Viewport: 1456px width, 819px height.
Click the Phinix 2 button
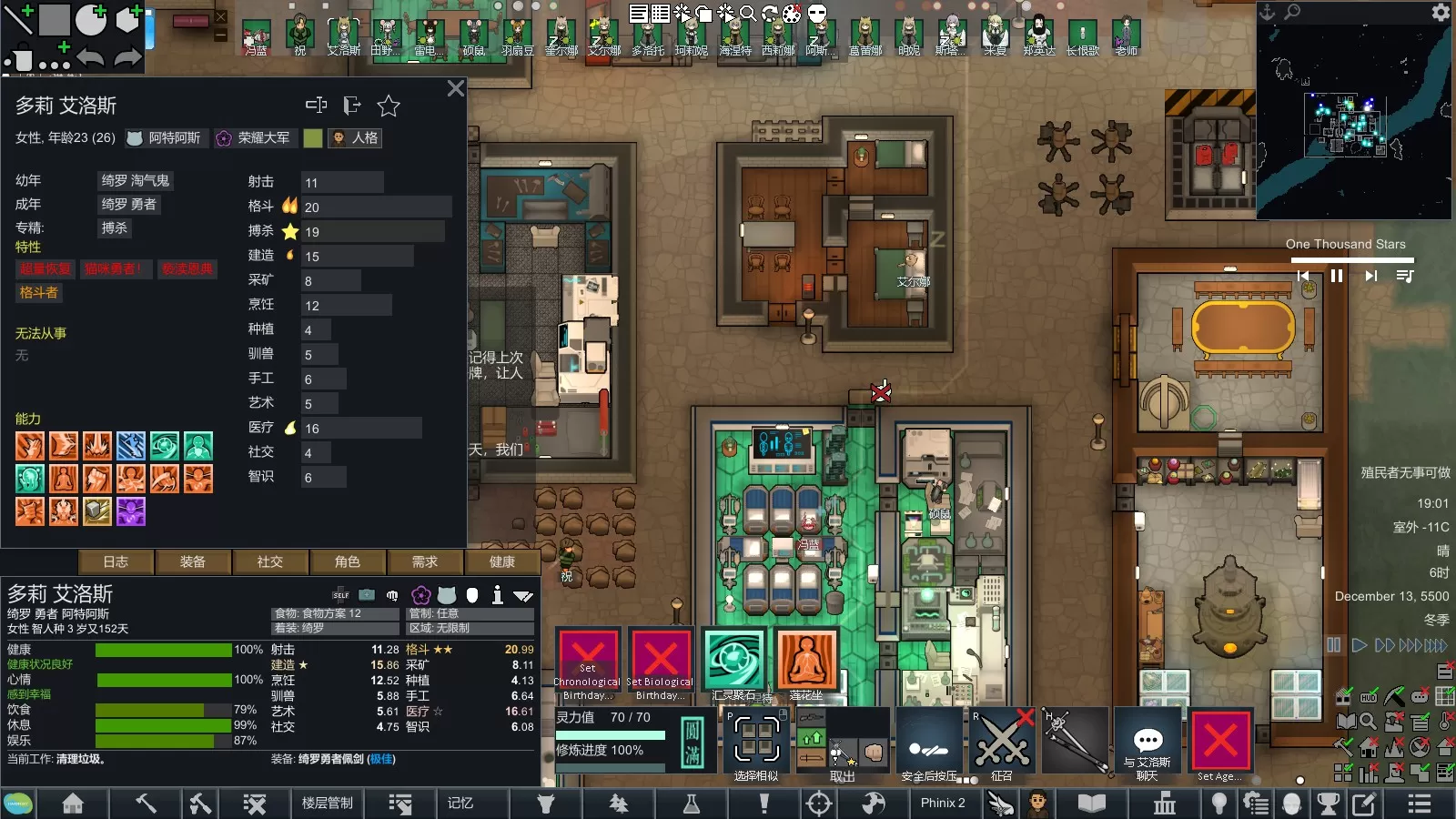(943, 804)
